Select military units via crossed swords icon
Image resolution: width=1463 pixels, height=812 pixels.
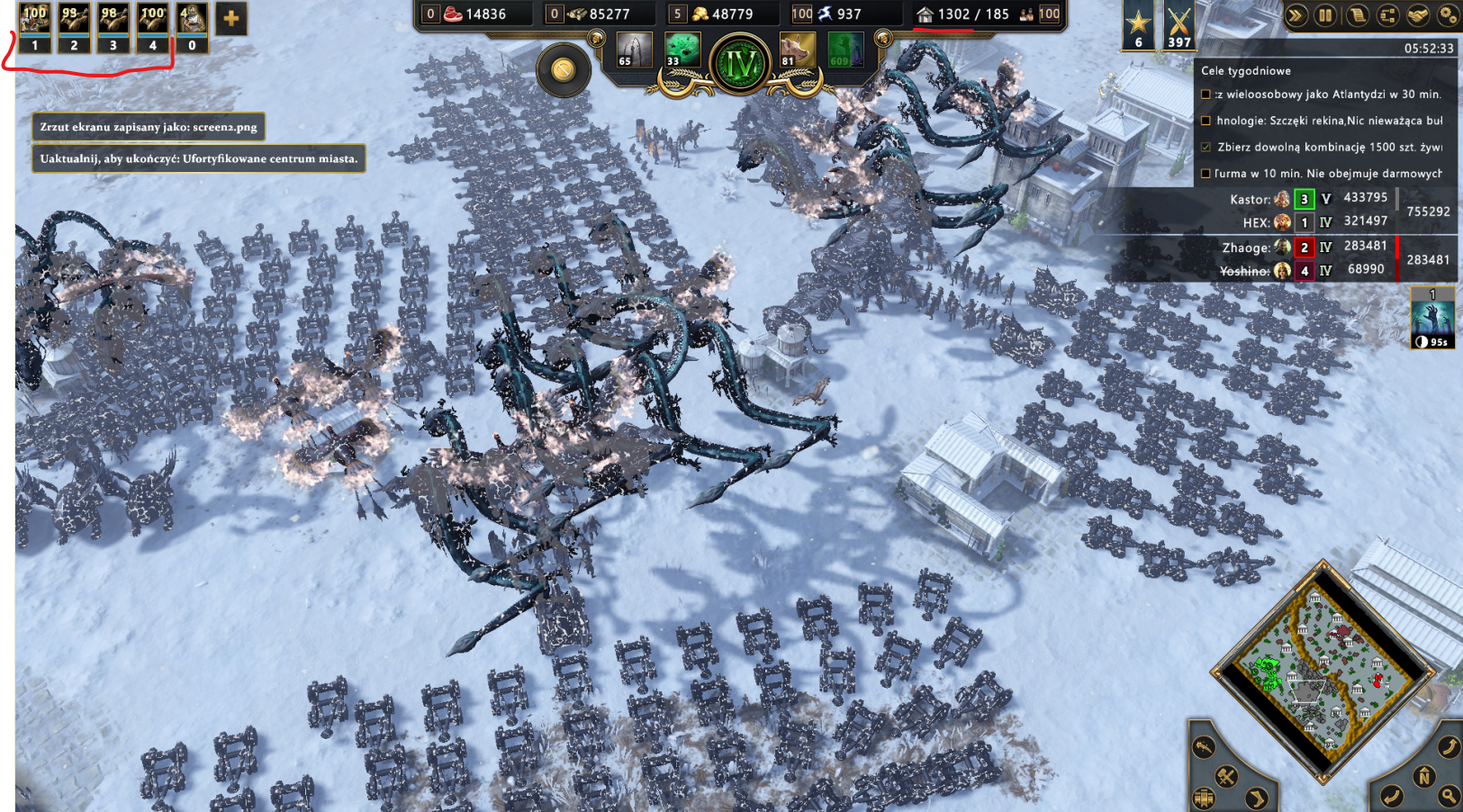click(x=1179, y=25)
